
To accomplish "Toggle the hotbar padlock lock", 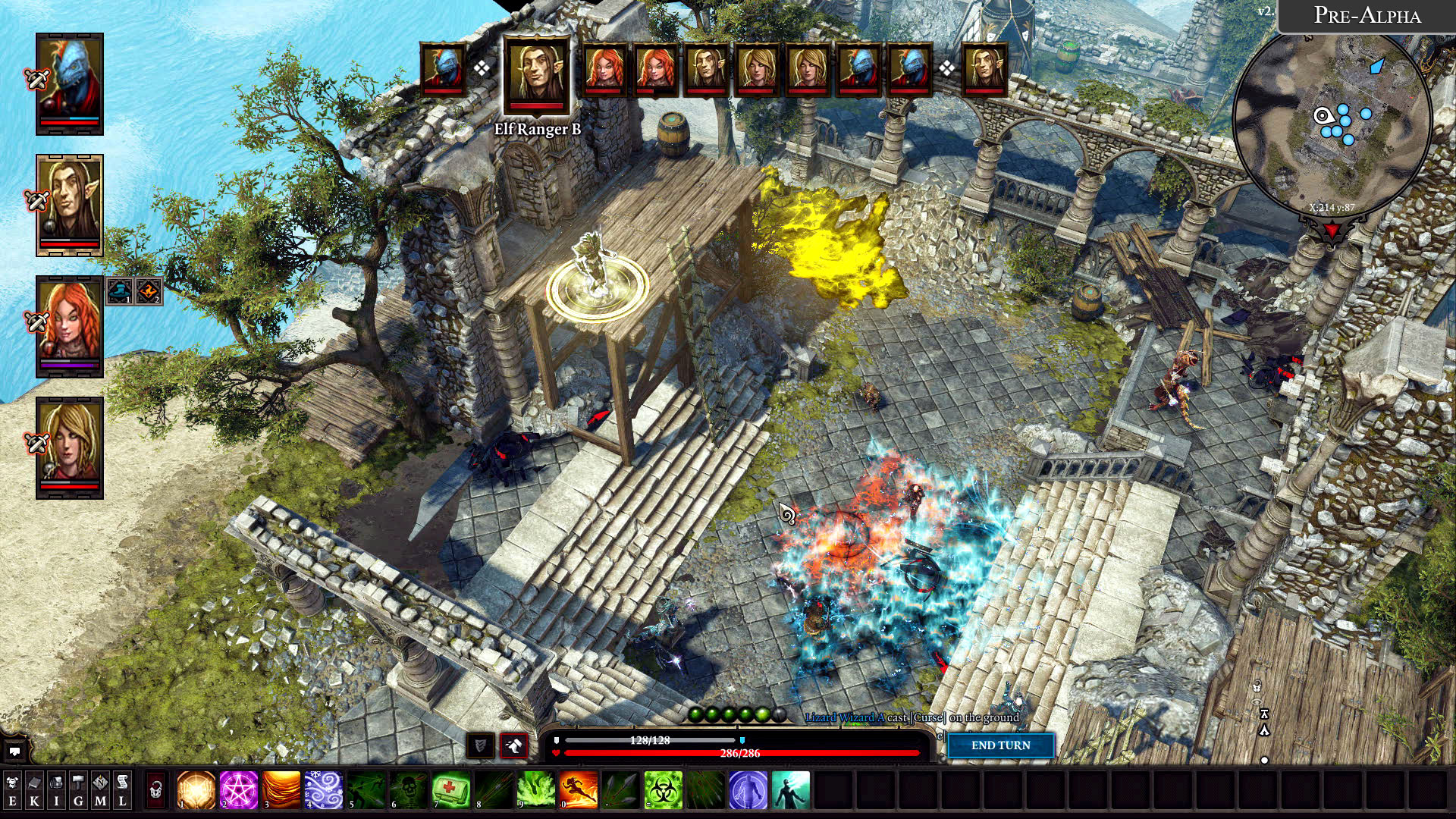I will (155, 790).
